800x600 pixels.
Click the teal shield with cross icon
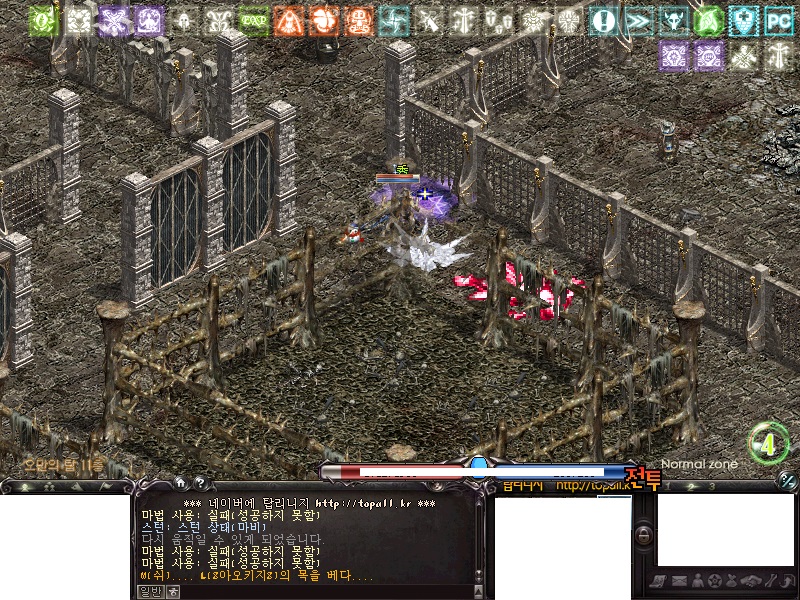pos(743,19)
